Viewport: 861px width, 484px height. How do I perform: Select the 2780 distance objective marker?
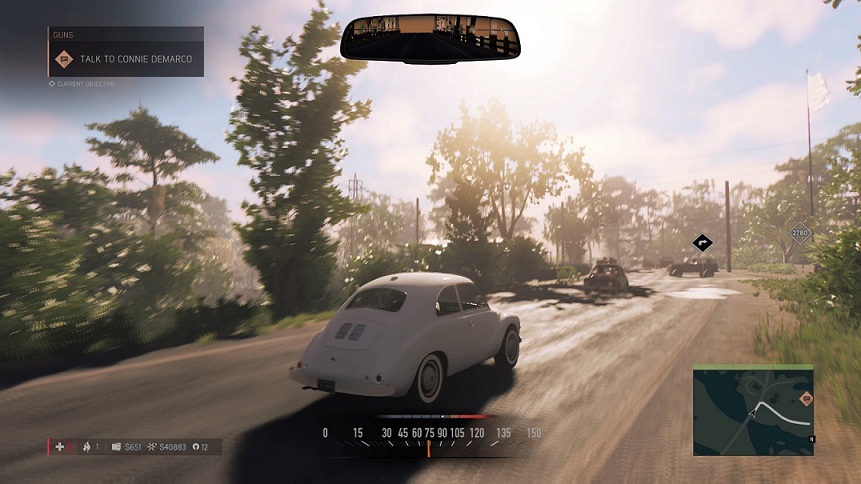pyautogui.click(x=799, y=234)
